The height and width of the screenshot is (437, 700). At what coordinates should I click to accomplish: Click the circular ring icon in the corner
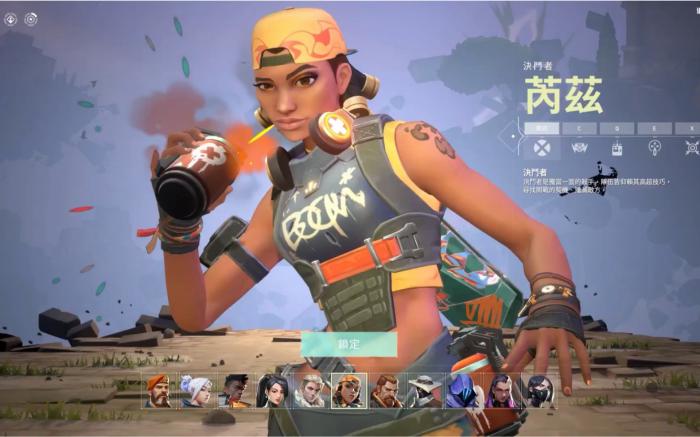pyautogui.click(x=31, y=18)
